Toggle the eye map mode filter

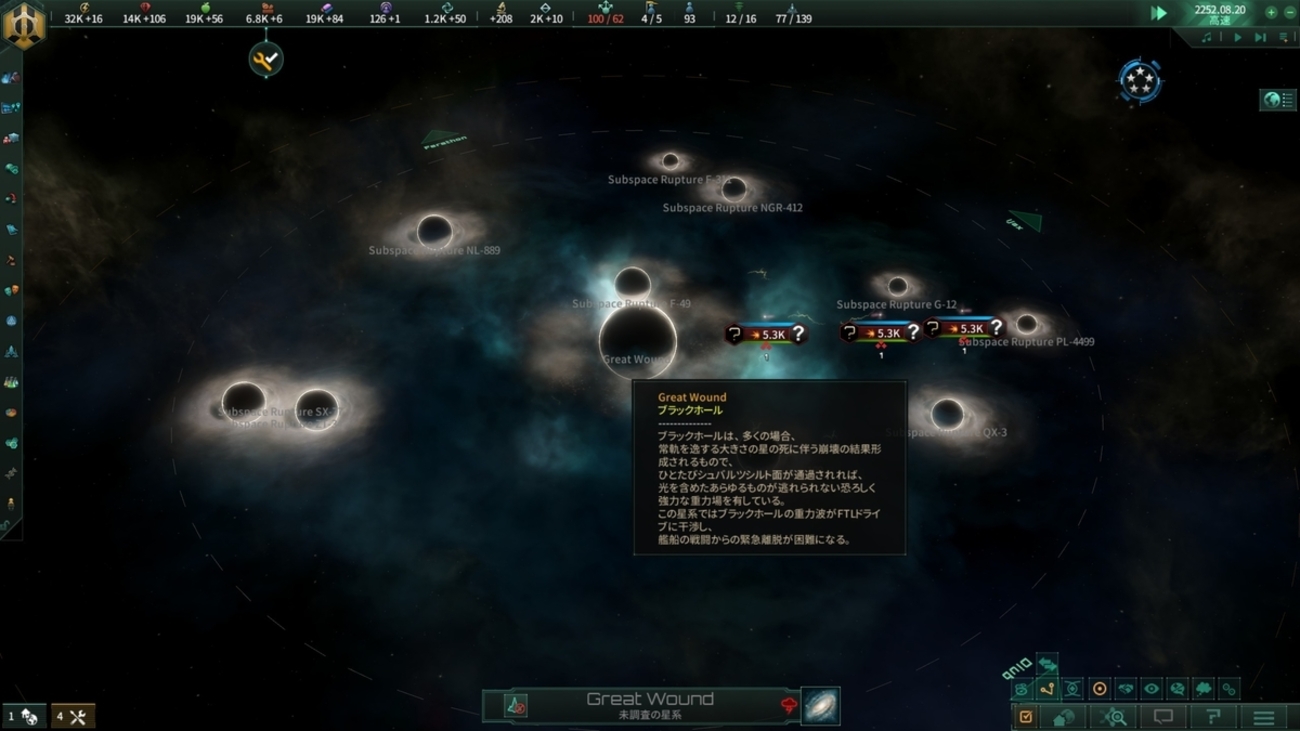tap(1151, 689)
